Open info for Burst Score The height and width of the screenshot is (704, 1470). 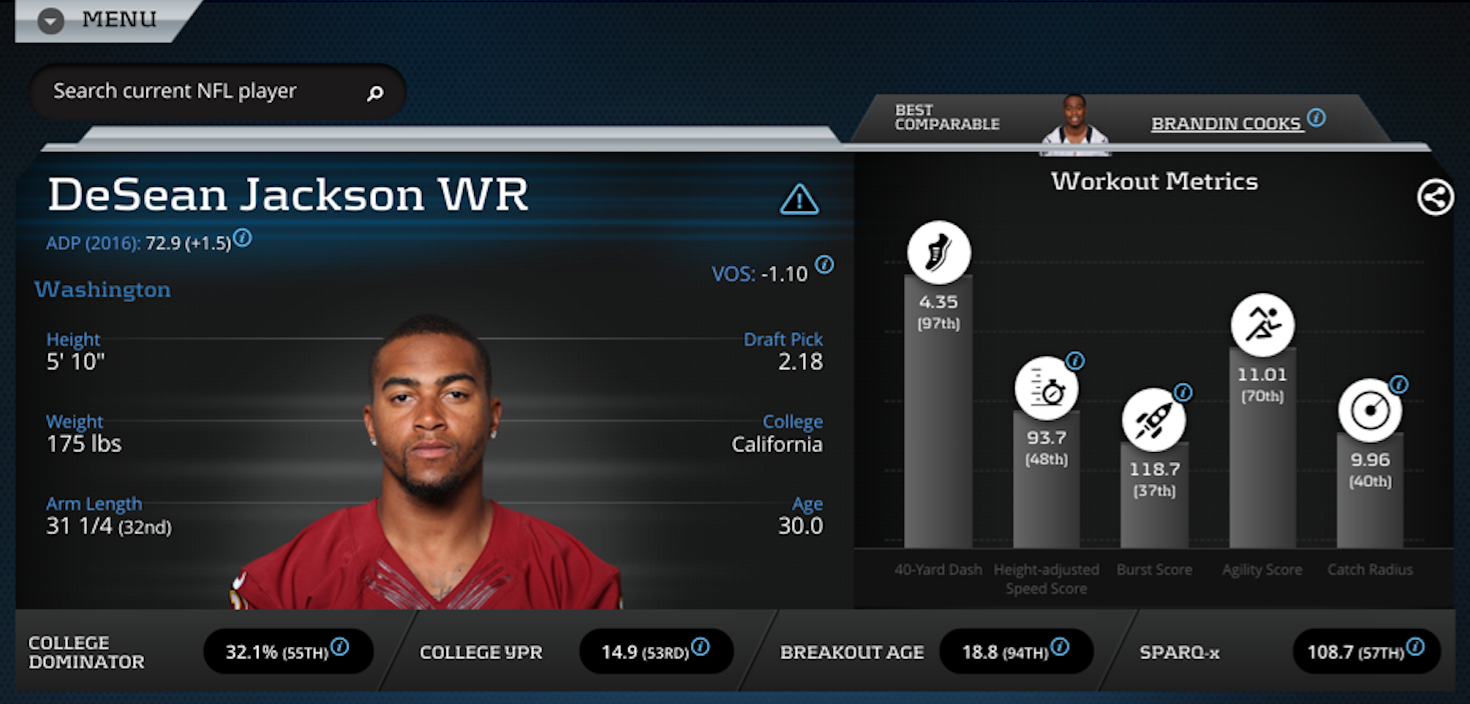(x=1183, y=392)
